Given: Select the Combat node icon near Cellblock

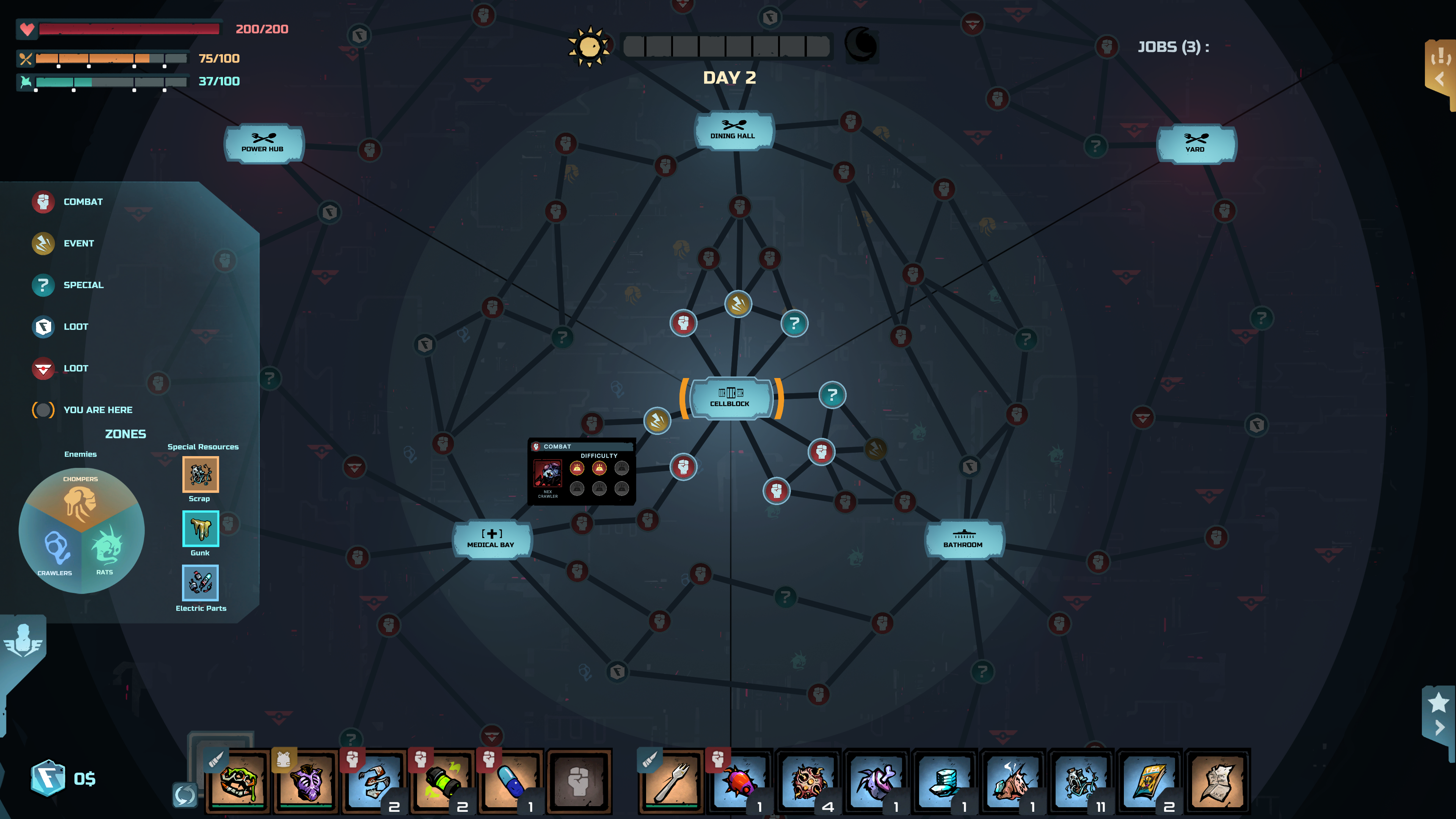Looking at the screenshot, I should click(684, 468).
